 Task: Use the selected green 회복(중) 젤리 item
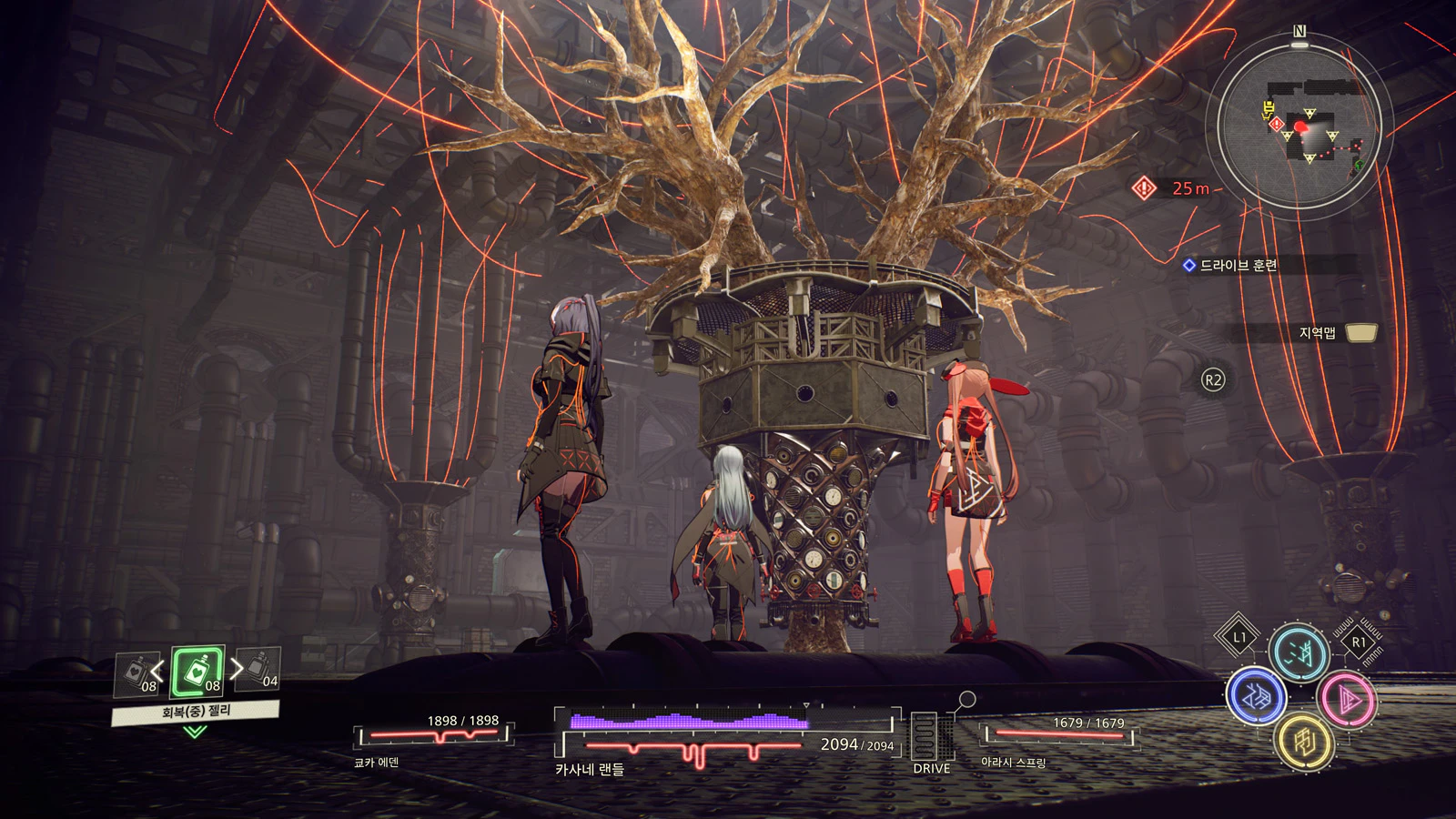197,673
